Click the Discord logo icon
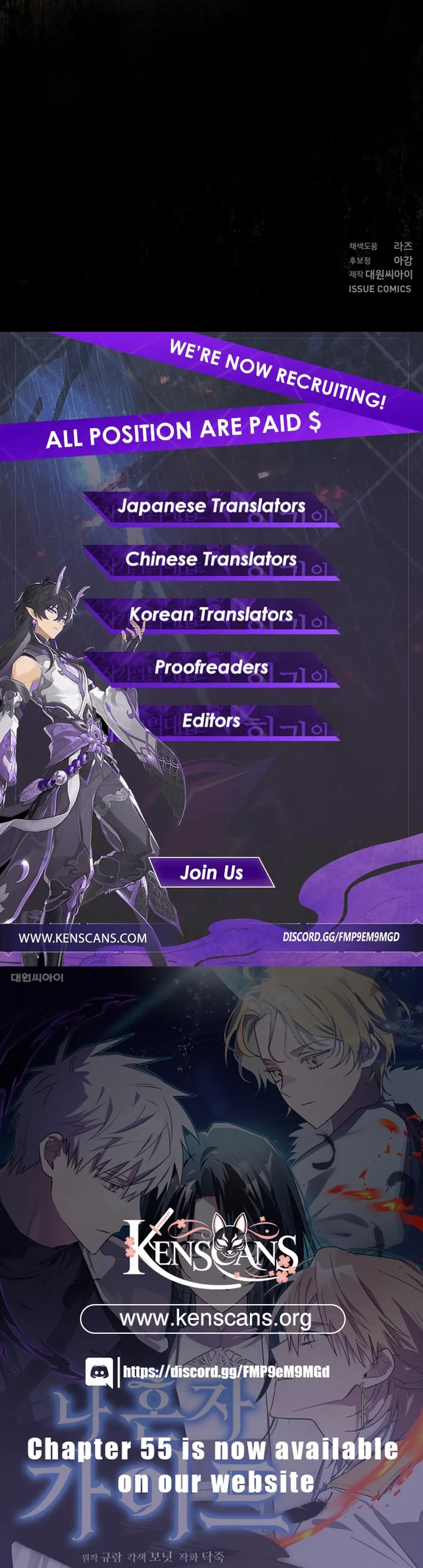This screenshot has width=423, height=1568. pos(99,1372)
